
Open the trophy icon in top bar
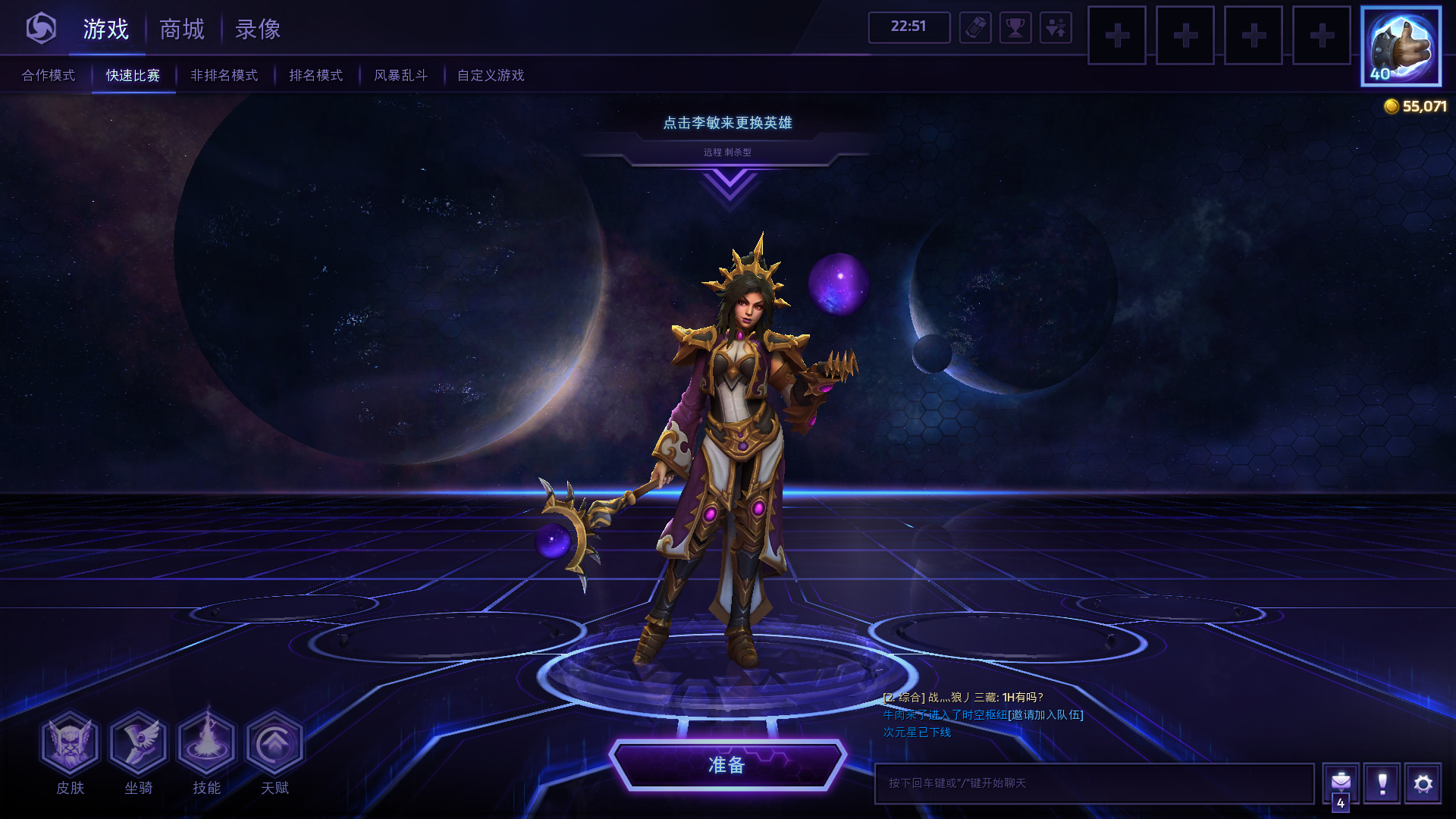[x=1015, y=29]
